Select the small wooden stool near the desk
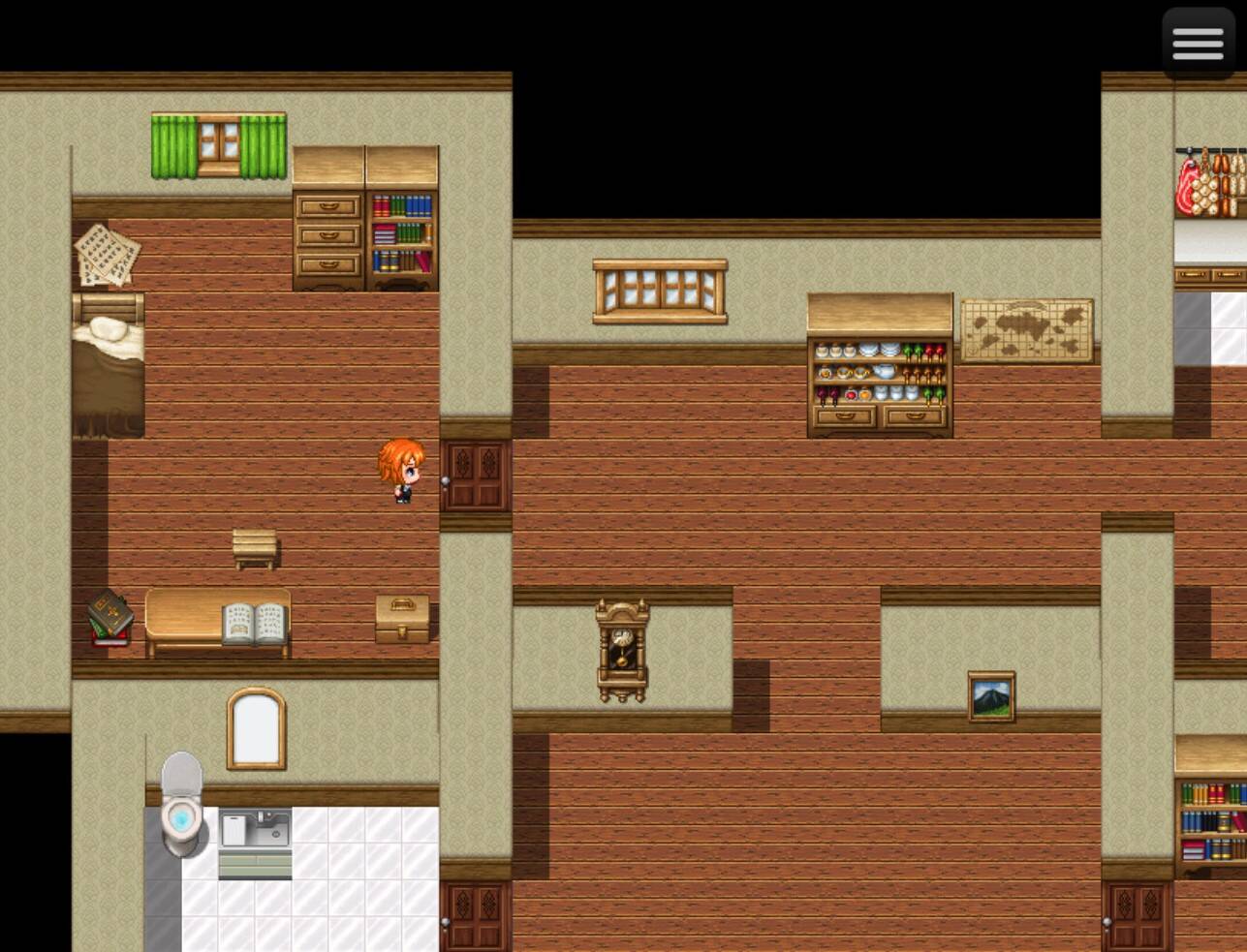The height and width of the screenshot is (952, 1247). [255, 547]
